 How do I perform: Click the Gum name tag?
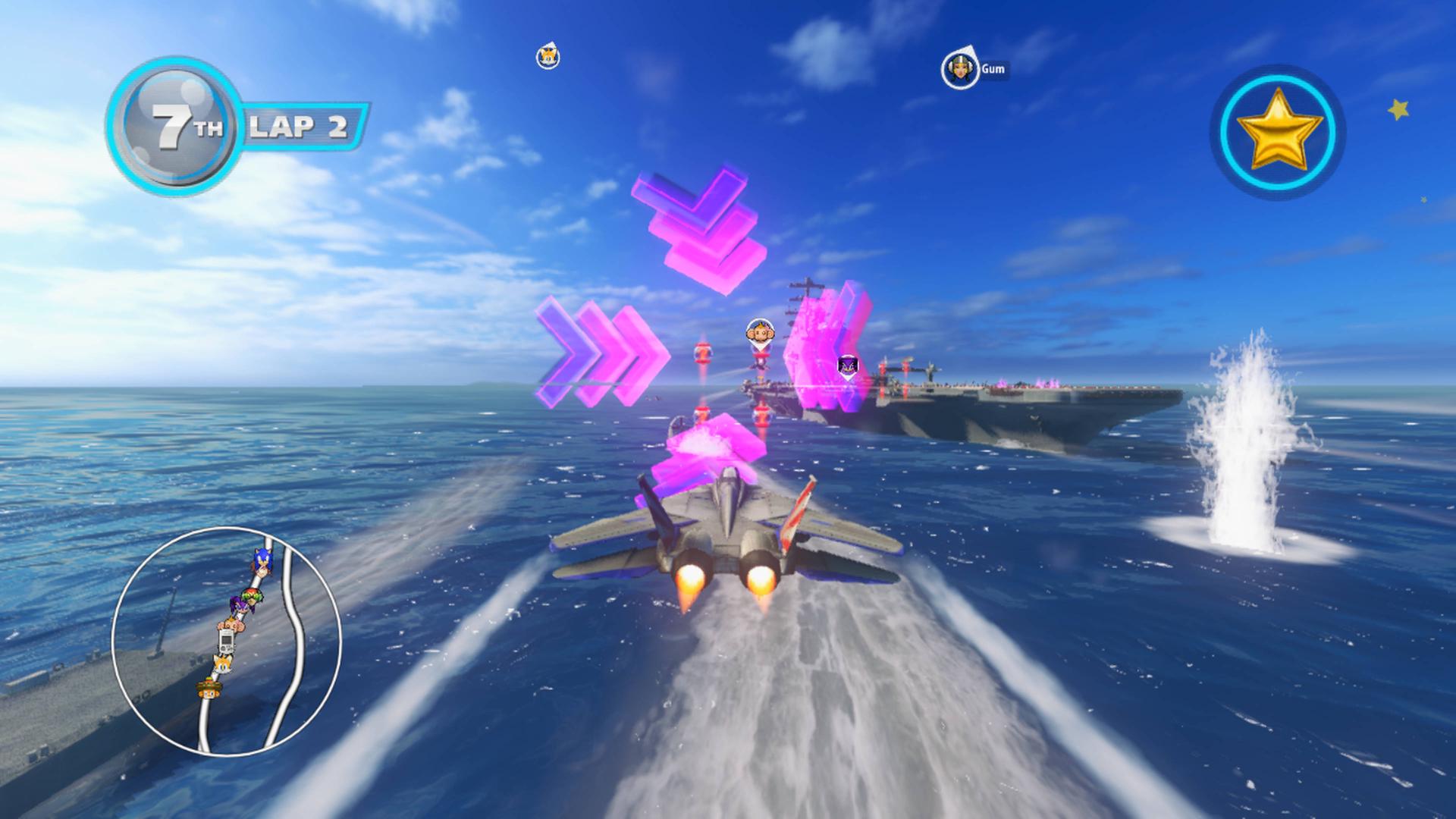[993, 68]
